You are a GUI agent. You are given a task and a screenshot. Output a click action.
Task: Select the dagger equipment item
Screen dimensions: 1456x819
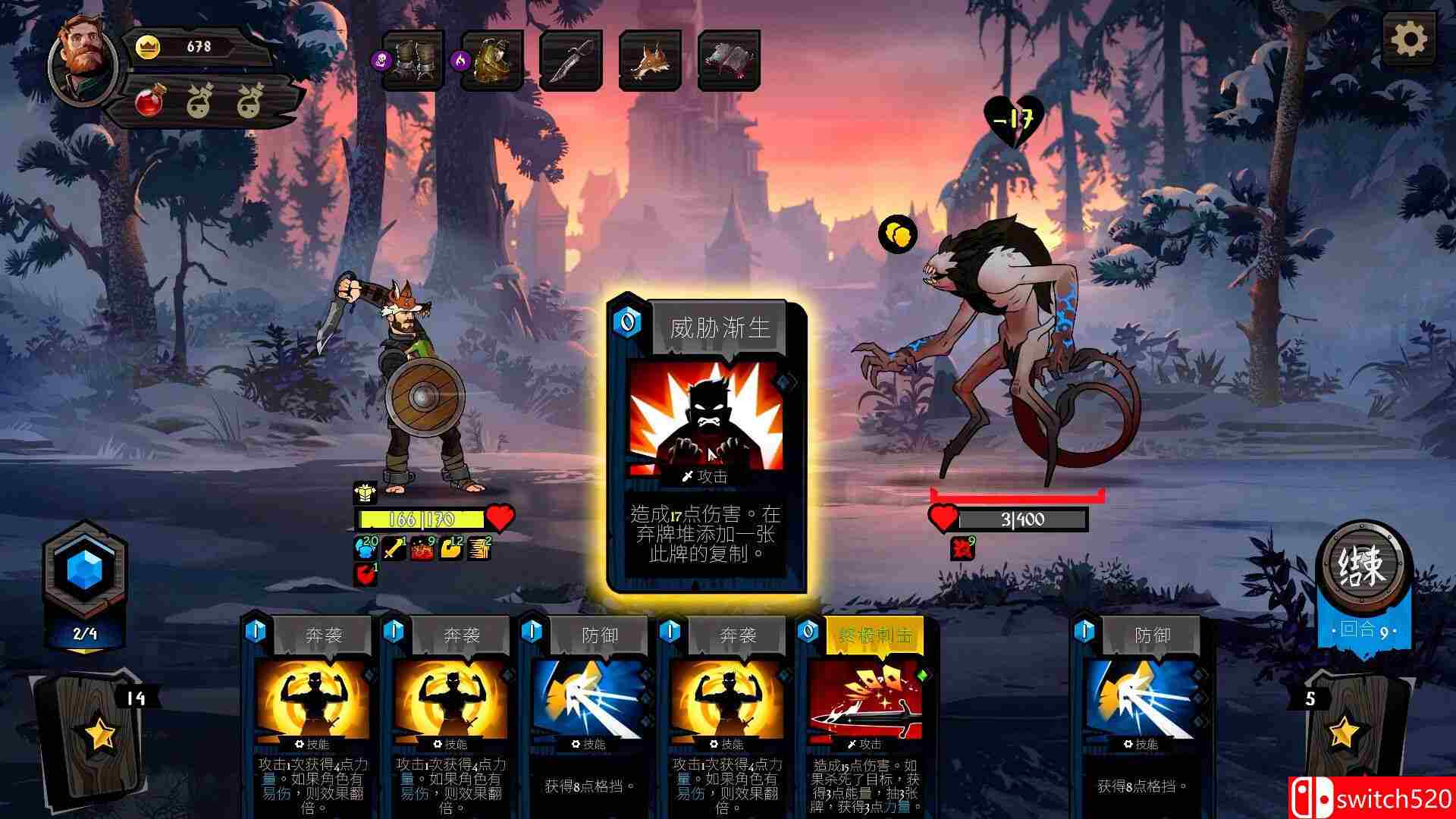coord(573,61)
